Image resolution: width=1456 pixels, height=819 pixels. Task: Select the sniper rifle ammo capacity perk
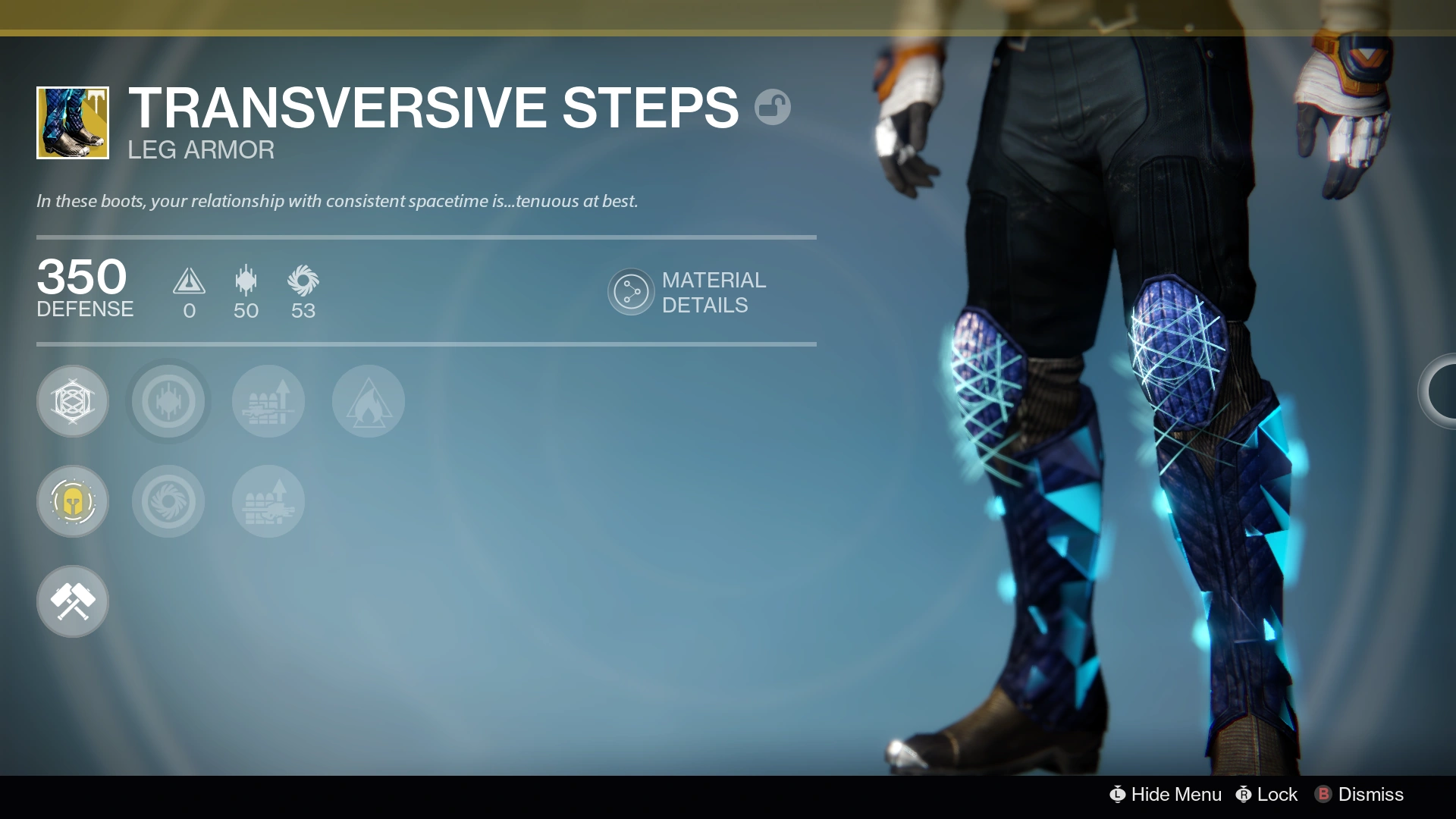(x=268, y=401)
